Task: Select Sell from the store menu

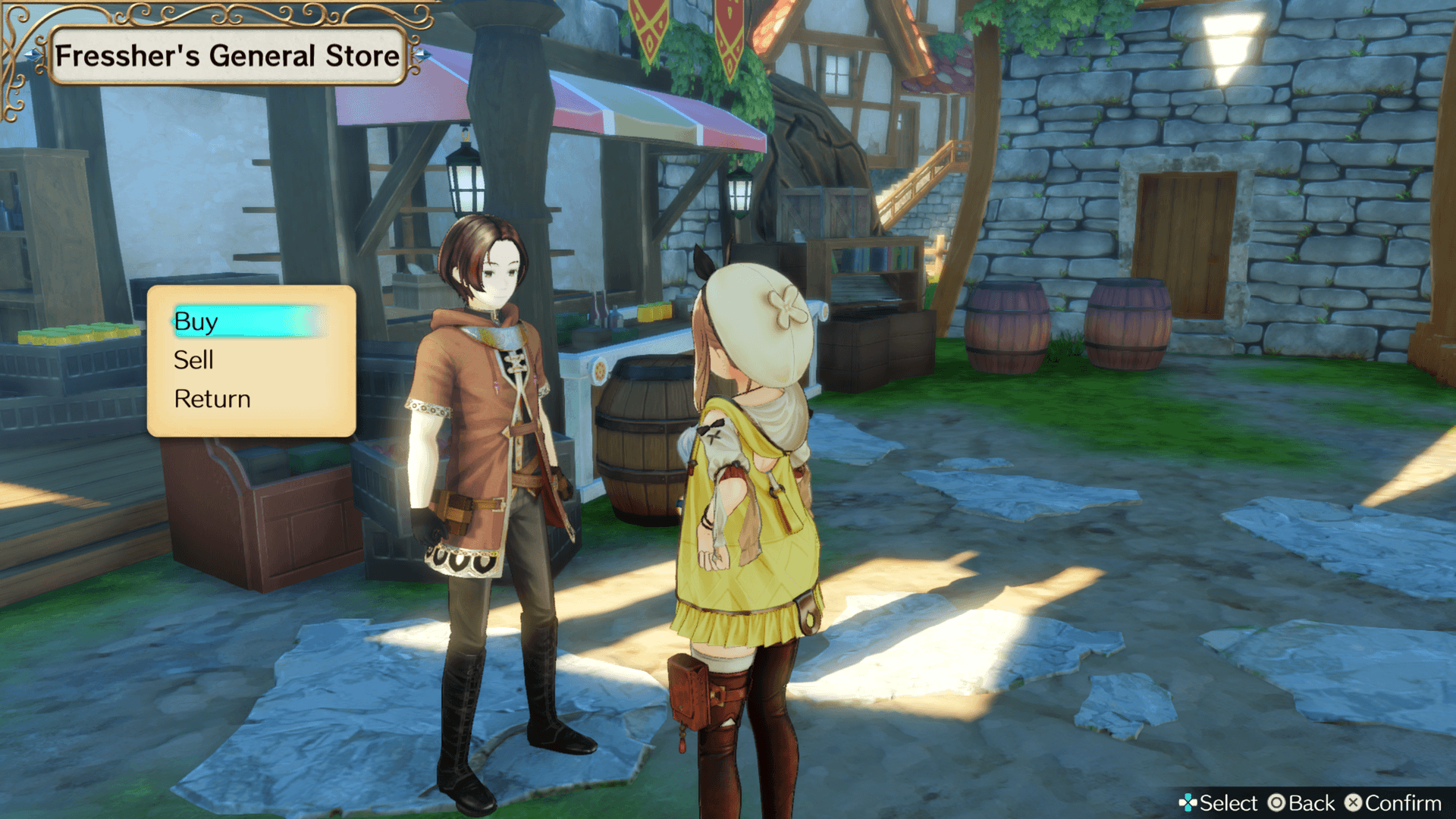Action: pyautogui.click(x=193, y=360)
